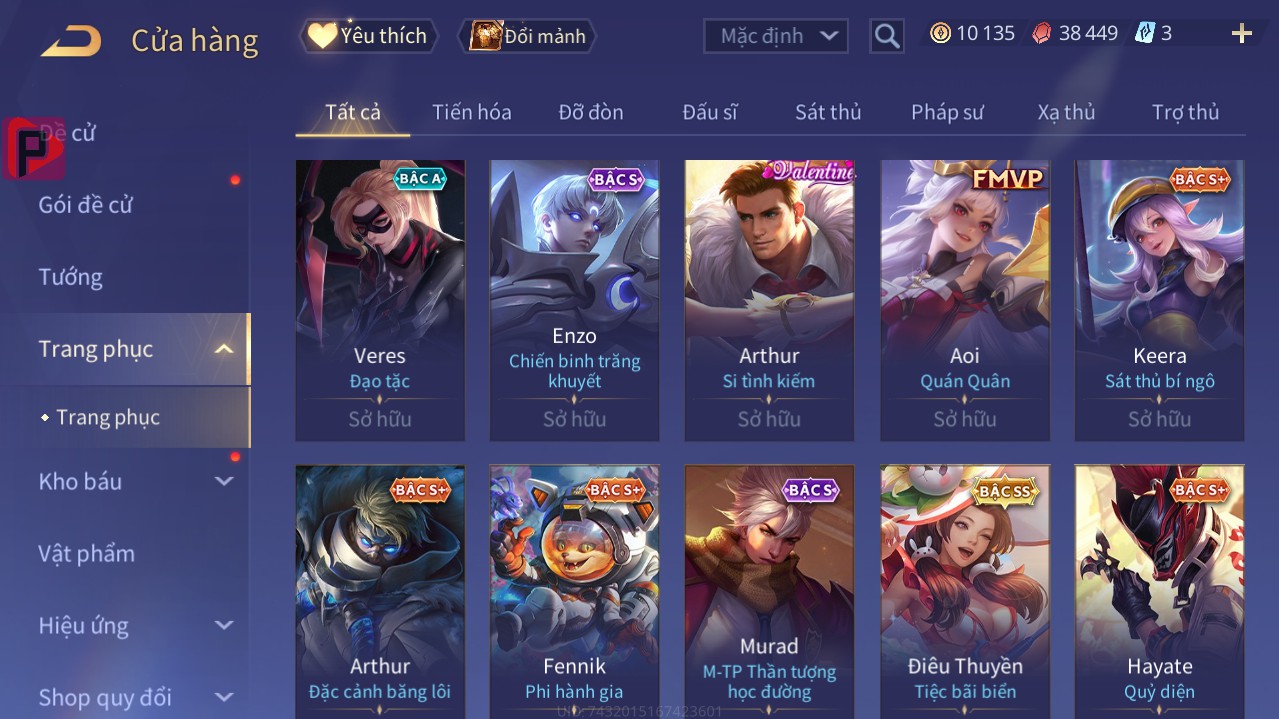
Task: Open the Đổi mảnh exchange
Action: (527, 36)
